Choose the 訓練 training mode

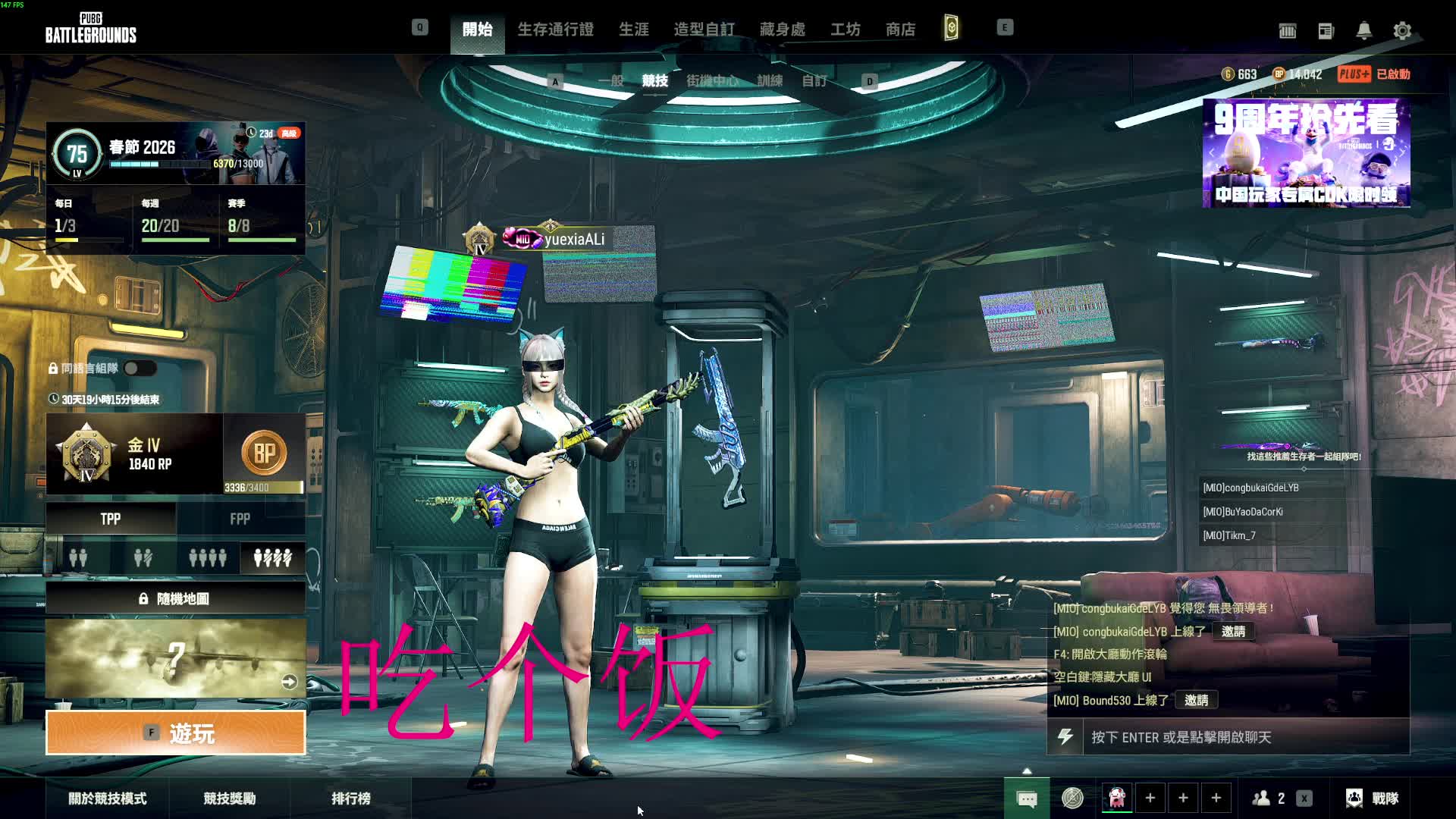click(770, 80)
